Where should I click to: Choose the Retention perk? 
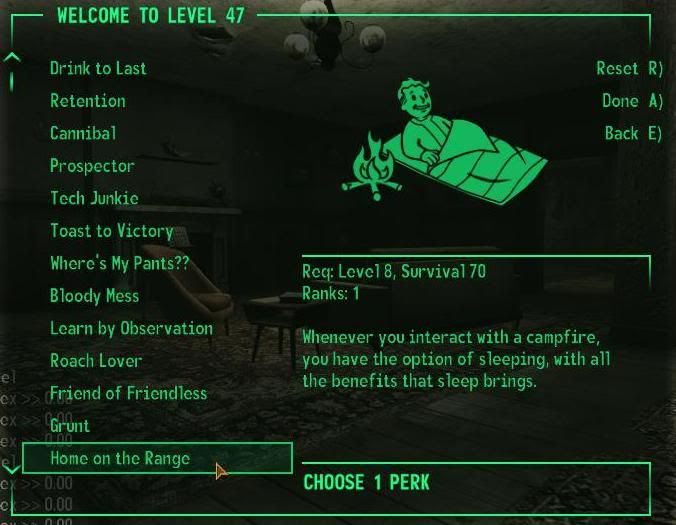click(x=88, y=101)
